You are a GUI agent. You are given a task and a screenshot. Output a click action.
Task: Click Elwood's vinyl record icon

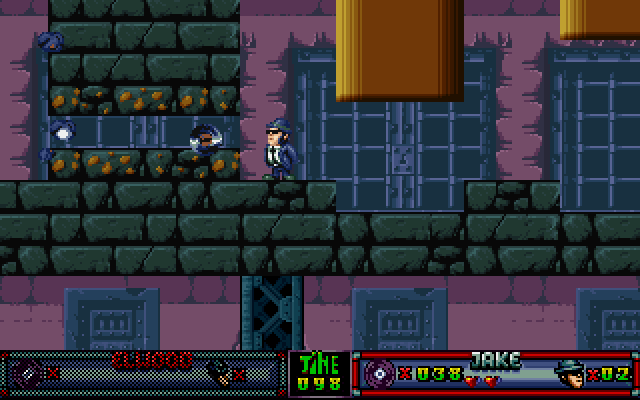pyautogui.click(x=27, y=373)
